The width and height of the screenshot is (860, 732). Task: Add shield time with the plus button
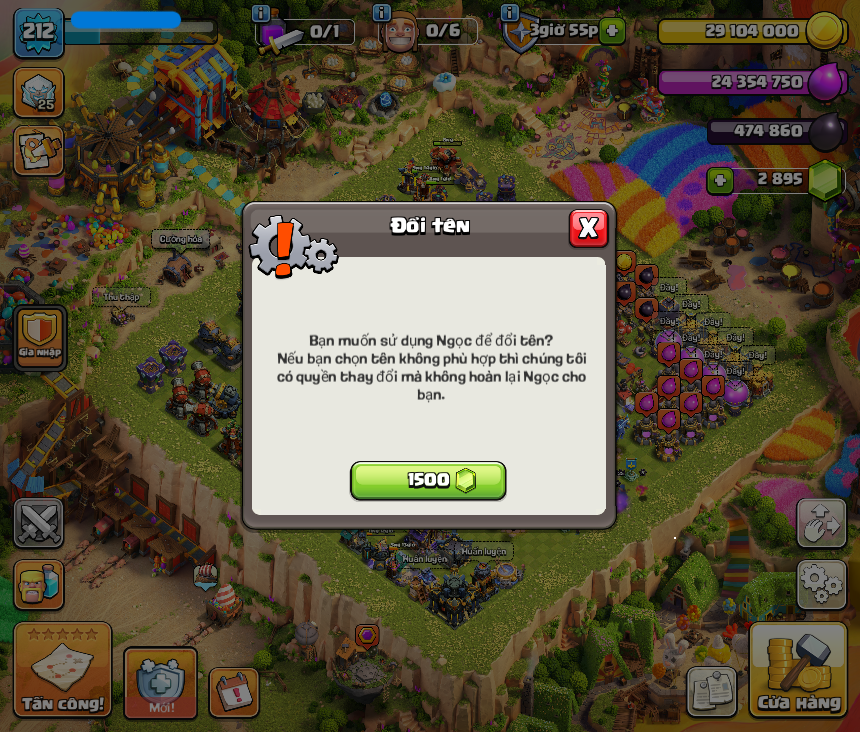coord(613,31)
